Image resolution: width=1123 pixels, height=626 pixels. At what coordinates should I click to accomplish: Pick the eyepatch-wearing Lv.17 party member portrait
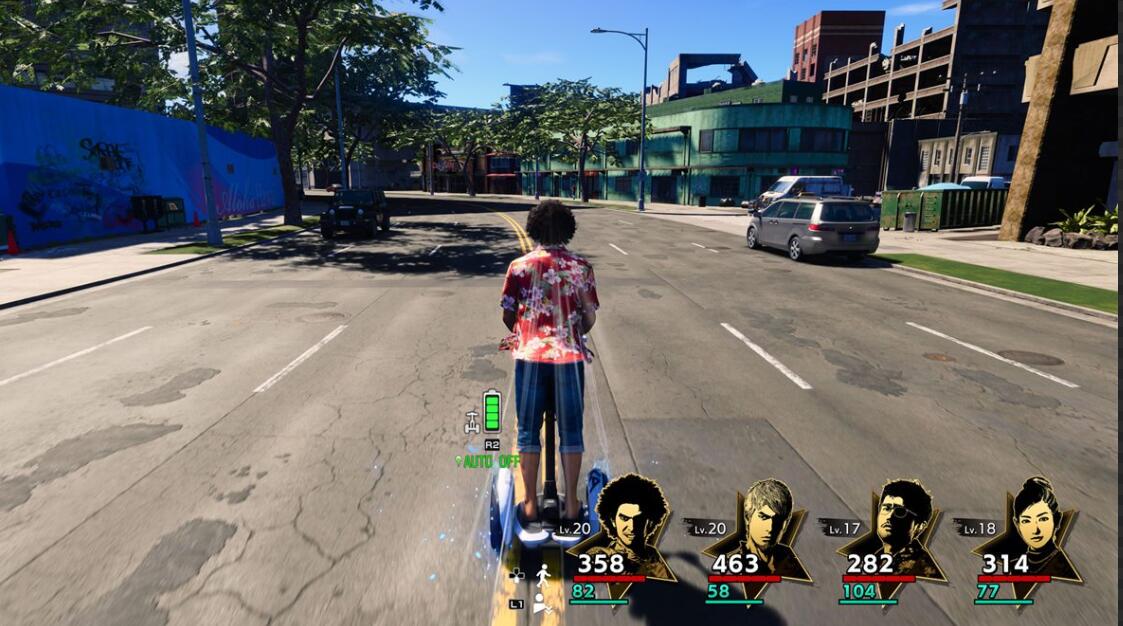click(900, 519)
